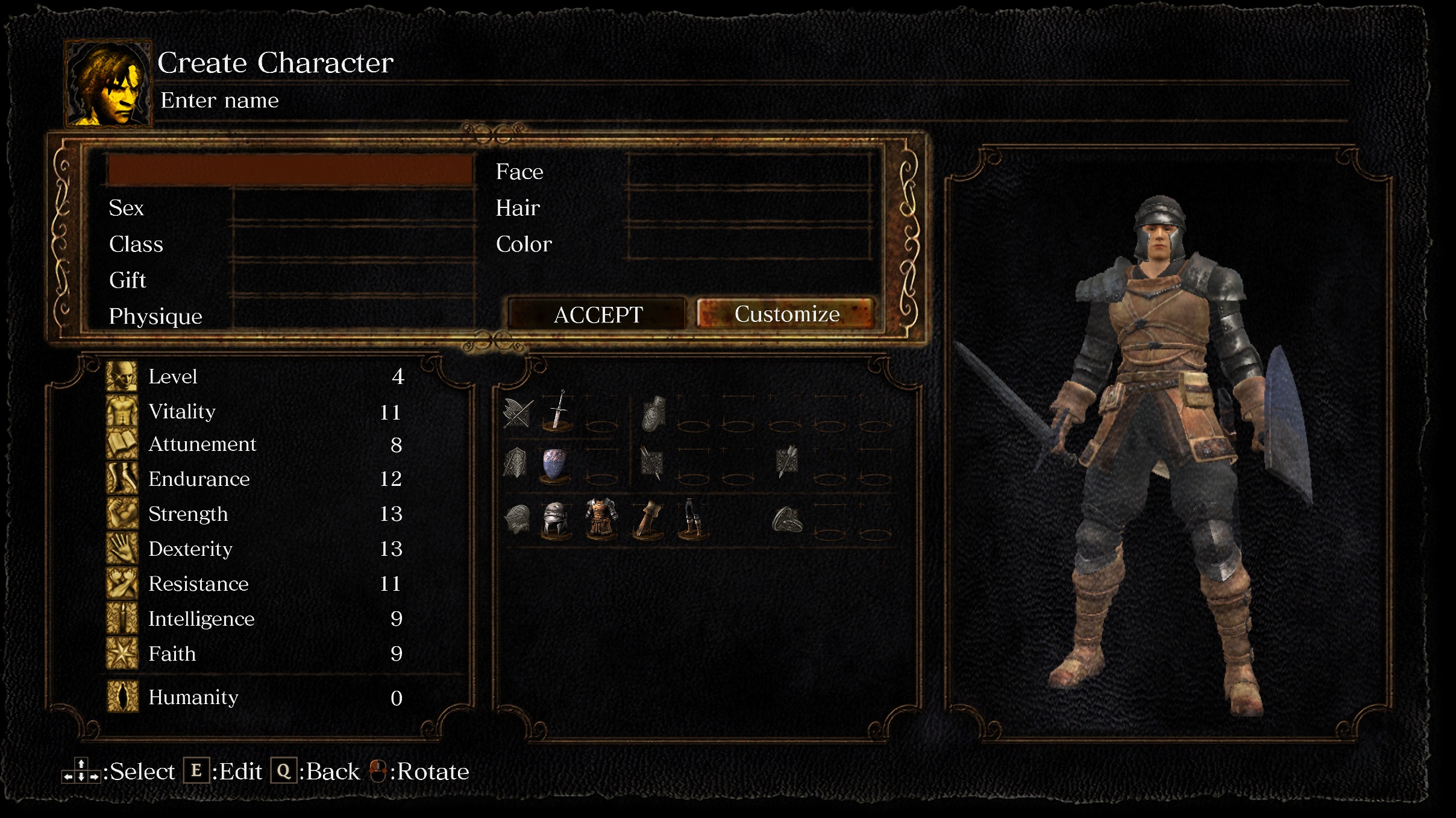Pick the equipped leggings slot
The image size is (1456, 818).
click(x=693, y=519)
